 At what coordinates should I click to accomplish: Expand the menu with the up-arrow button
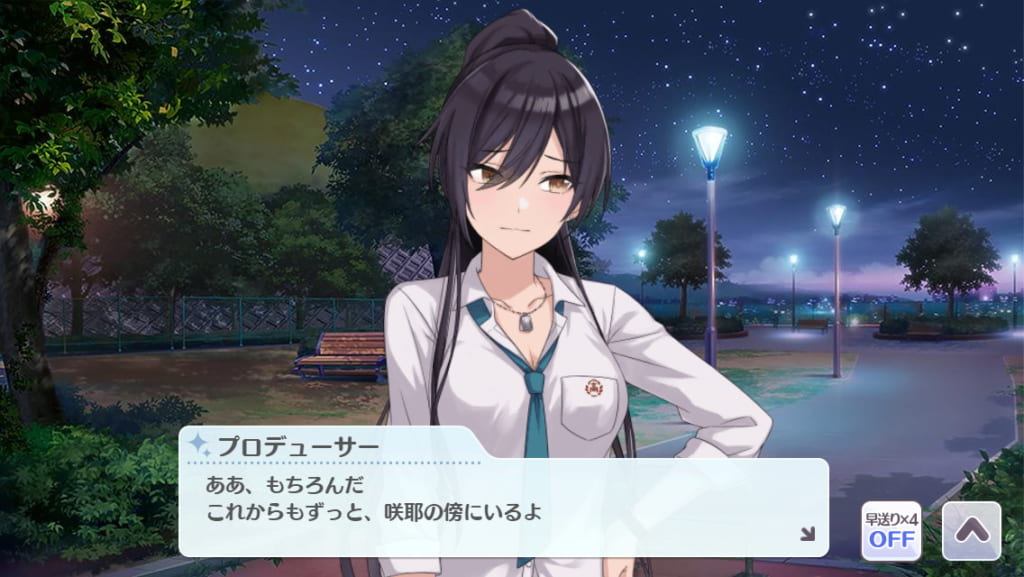pos(971,530)
